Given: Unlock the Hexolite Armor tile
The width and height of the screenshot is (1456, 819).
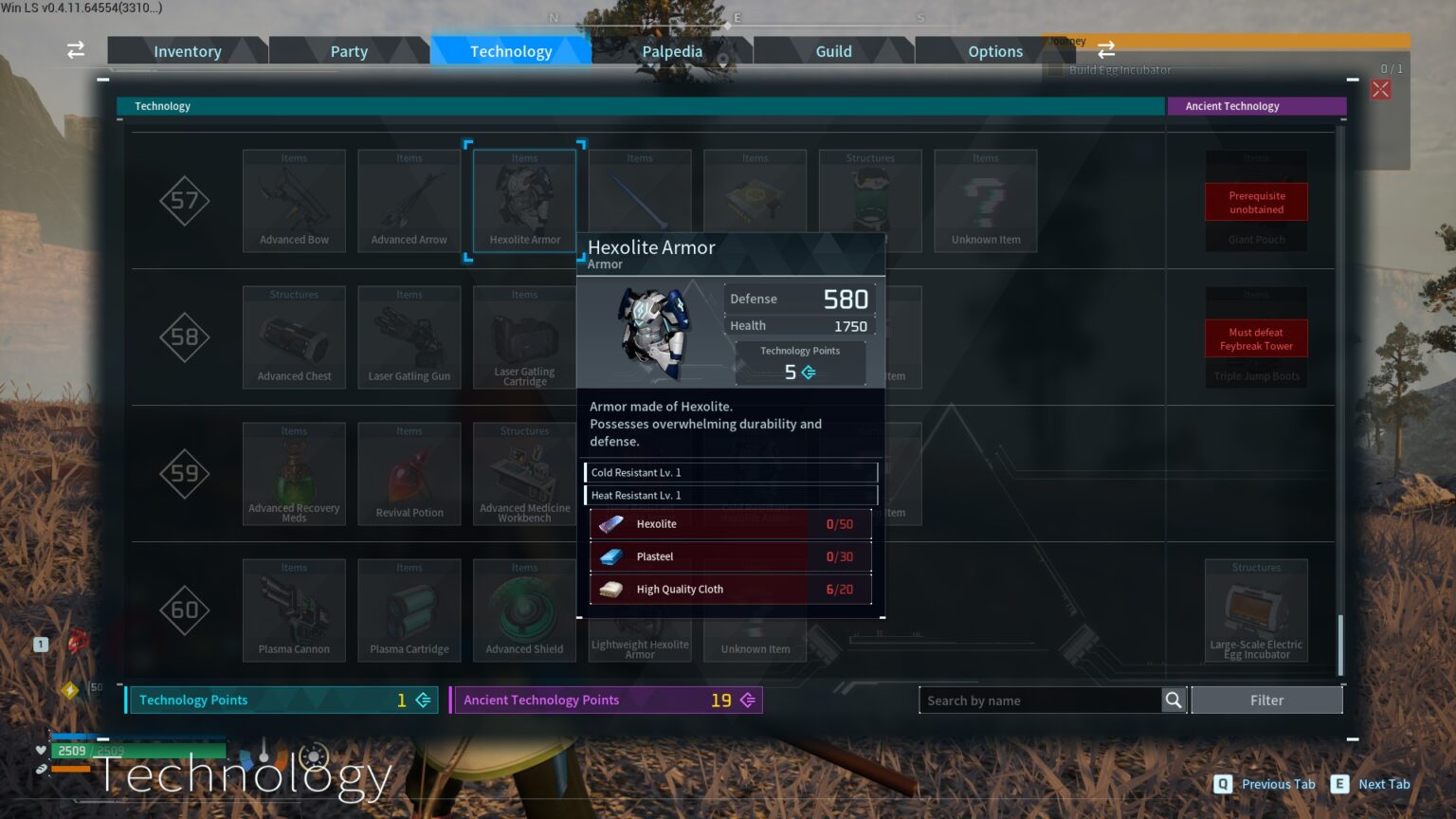Looking at the screenshot, I should [524, 201].
